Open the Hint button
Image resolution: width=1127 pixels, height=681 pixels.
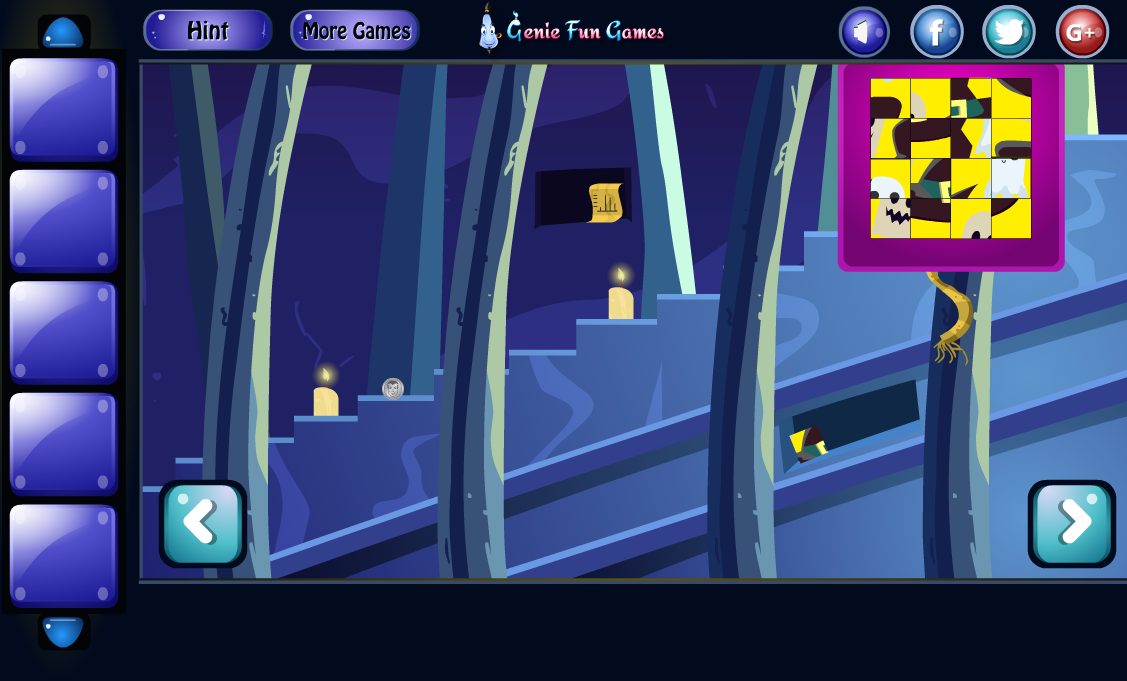pos(208,31)
